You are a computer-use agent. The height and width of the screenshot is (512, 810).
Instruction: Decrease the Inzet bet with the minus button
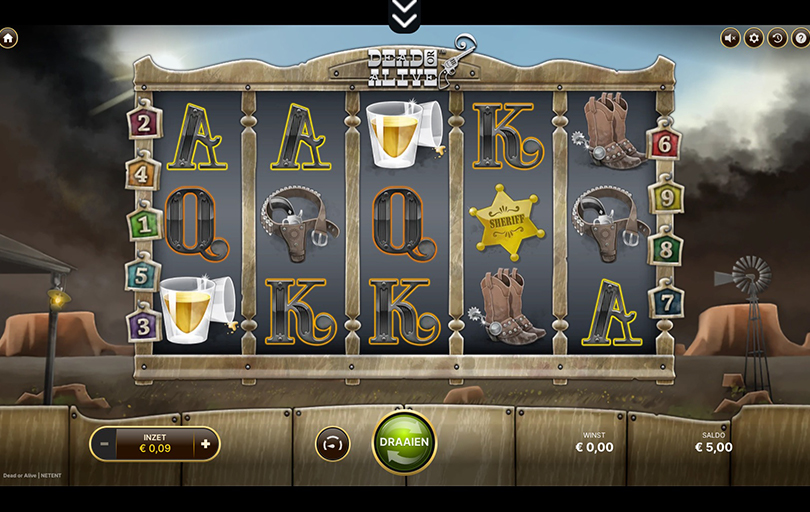pos(103,444)
